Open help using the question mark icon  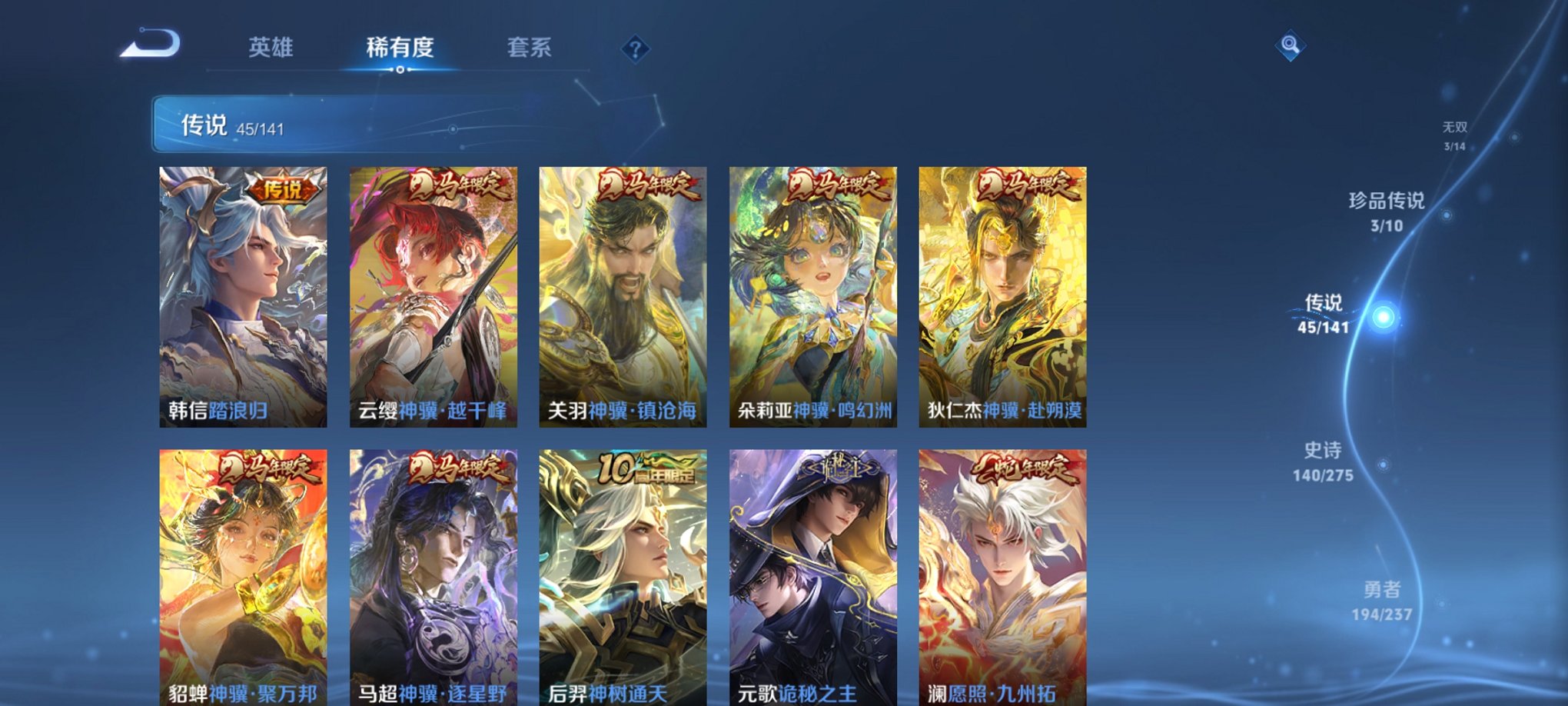tap(635, 50)
